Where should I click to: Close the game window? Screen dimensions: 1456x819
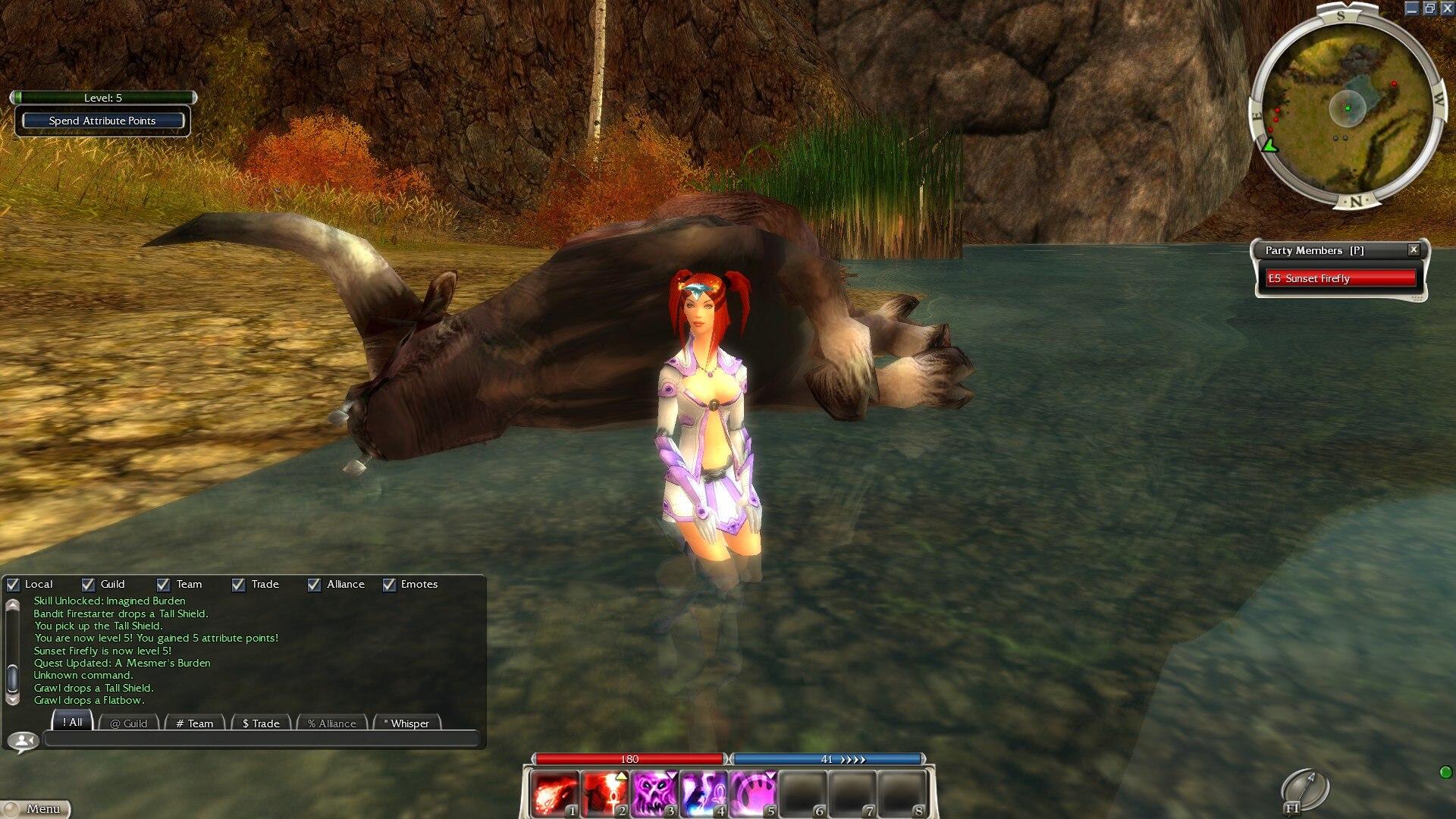[x=1447, y=8]
